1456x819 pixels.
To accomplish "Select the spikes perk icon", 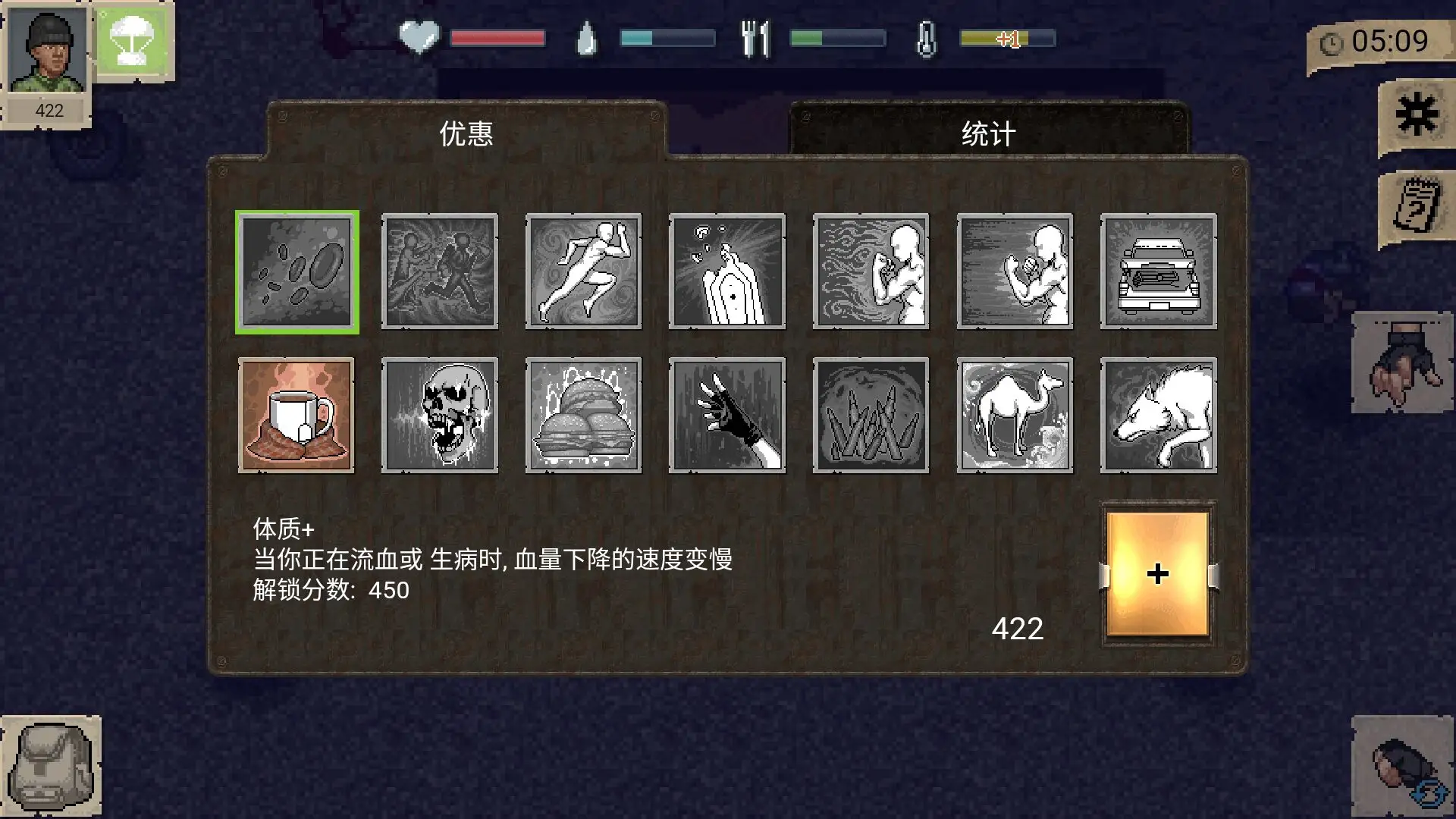I will 871,416.
